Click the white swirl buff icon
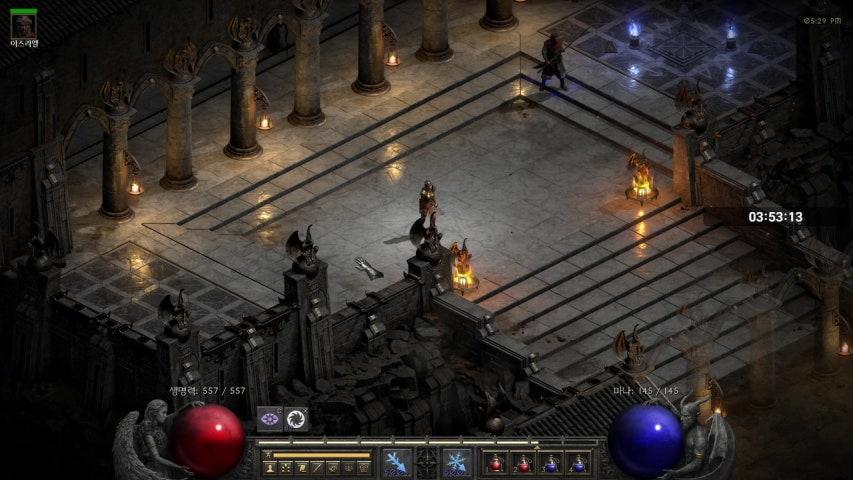The width and height of the screenshot is (853, 480). (x=295, y=419)
